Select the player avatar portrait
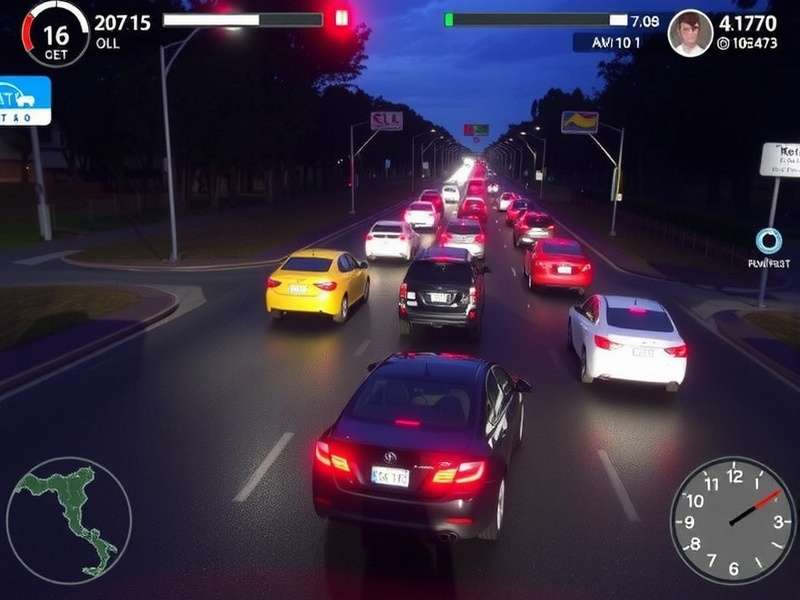This screenshot has height=600, width=800. pyautogui.click(x=690, y=33)
